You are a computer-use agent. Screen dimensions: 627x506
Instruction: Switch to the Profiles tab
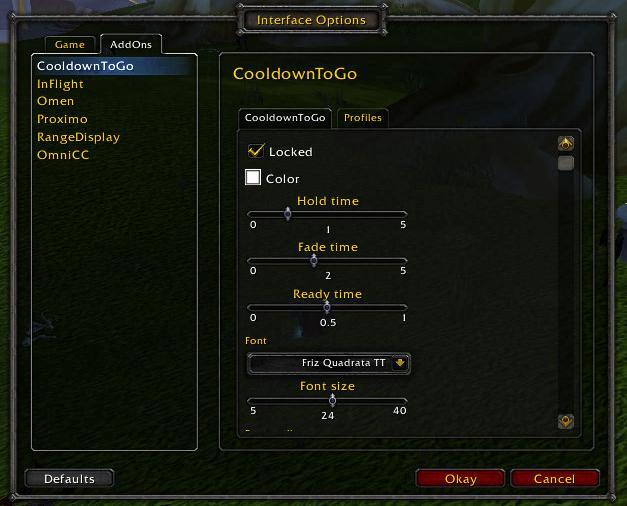click(x=362, y=118)
